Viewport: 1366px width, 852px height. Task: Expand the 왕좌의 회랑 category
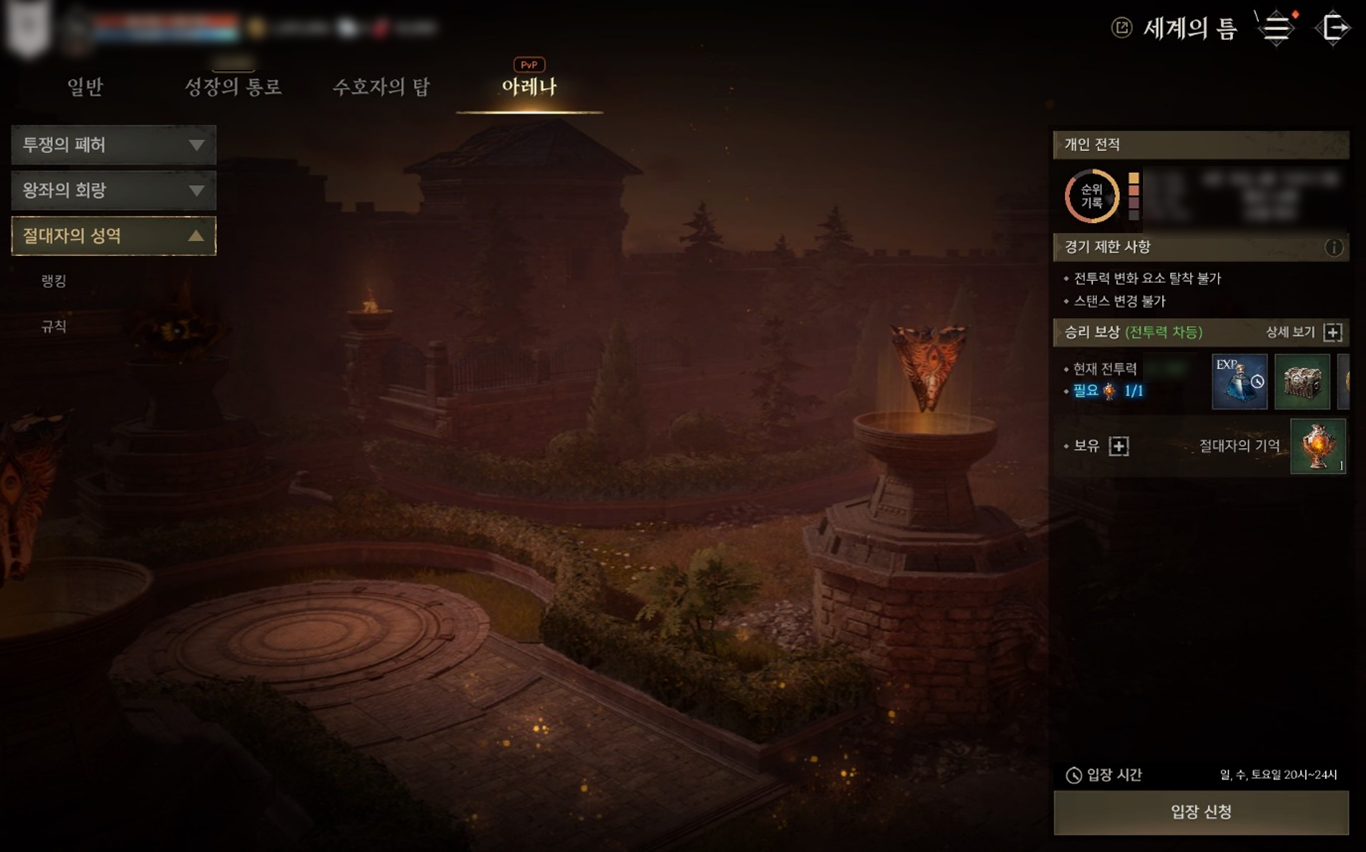click(x=113, y=190)
